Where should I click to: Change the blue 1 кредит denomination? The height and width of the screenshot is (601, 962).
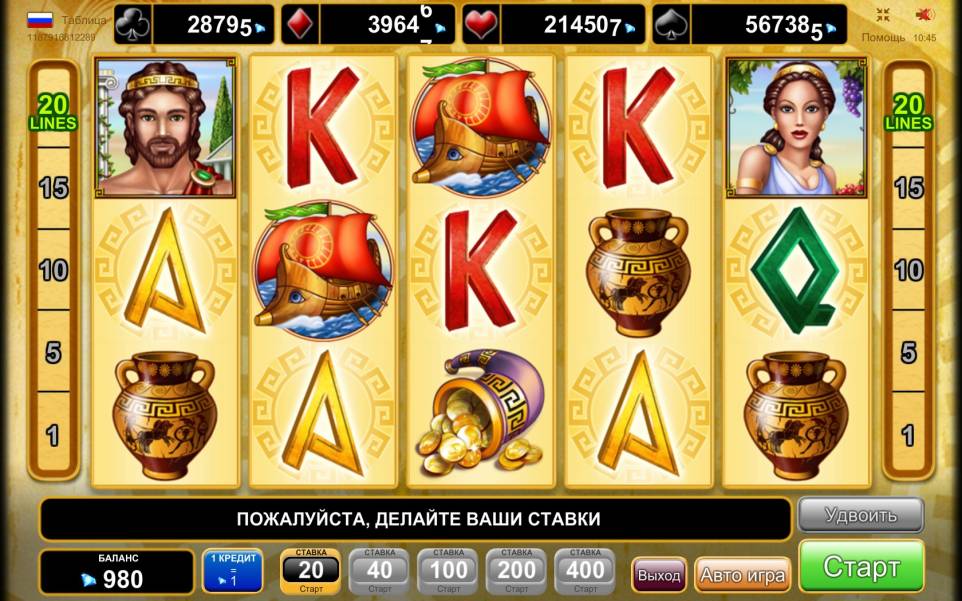pyautogui.click(x=233, y=571)
